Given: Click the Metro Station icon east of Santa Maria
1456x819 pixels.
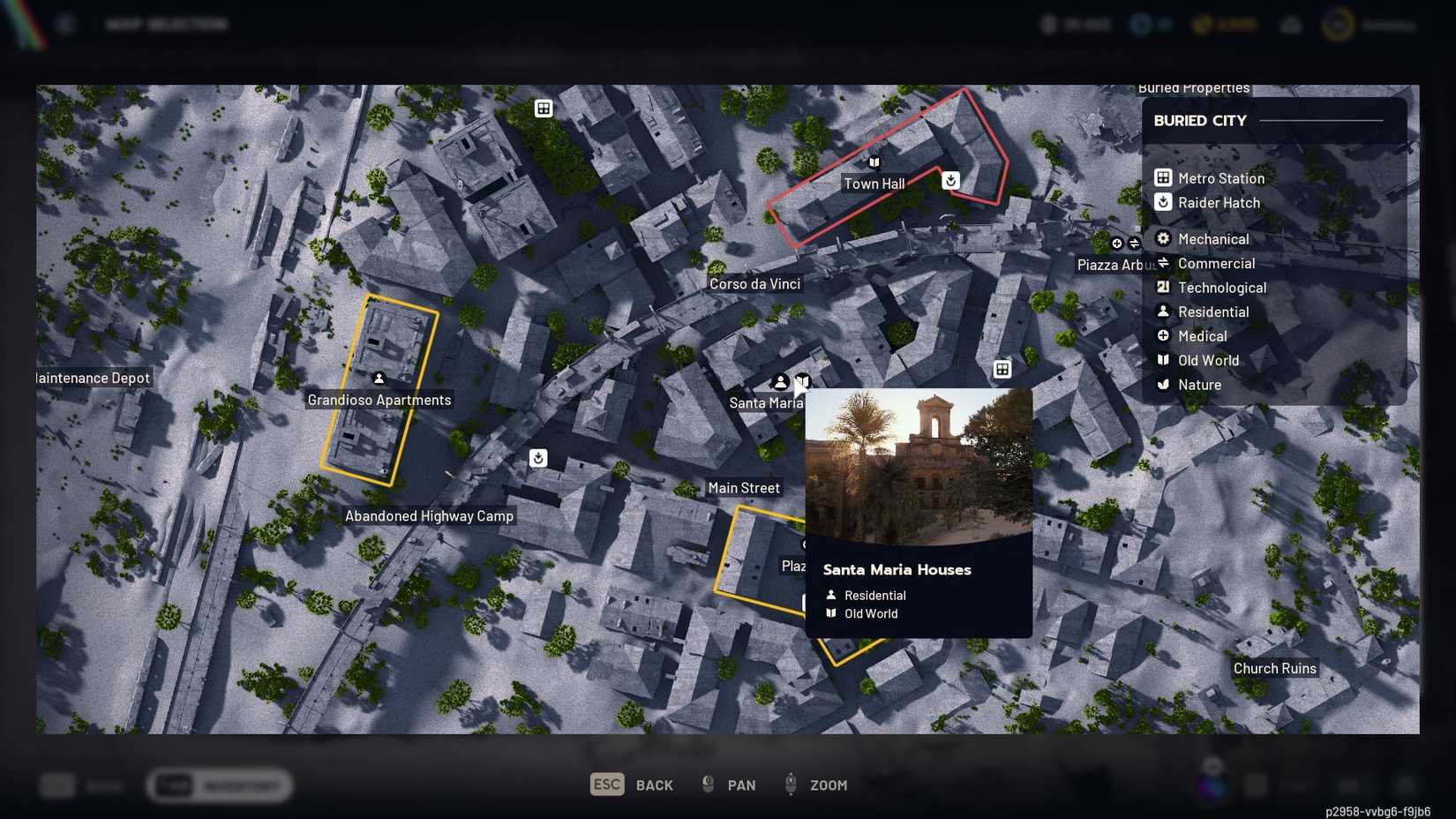Looking at the screenshot, I should [1002, 369].
